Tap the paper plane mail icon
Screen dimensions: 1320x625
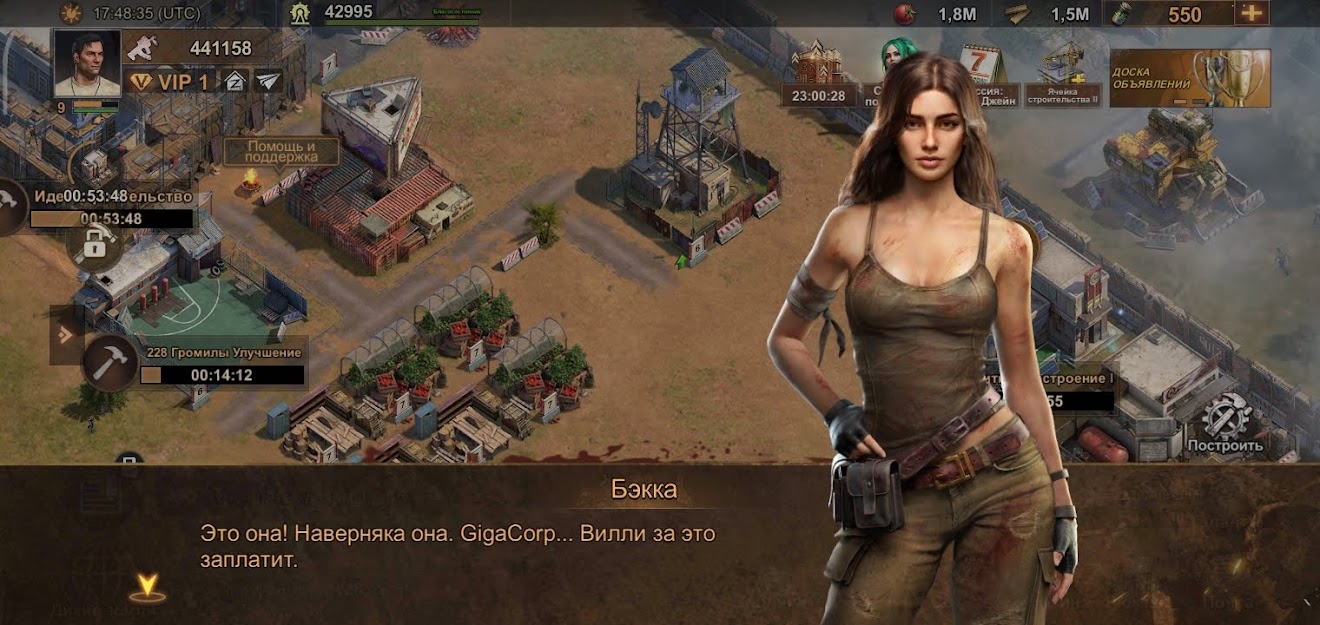(268, 81)
